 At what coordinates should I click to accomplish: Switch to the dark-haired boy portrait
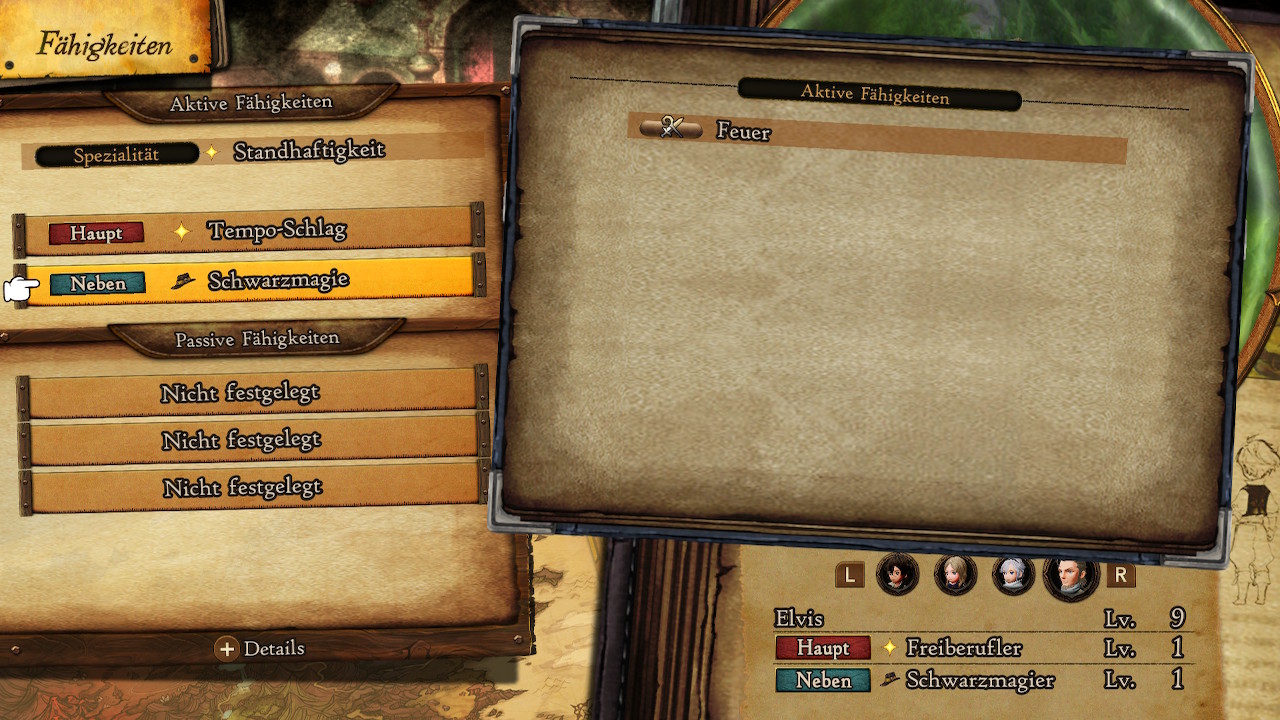point(897,575)
